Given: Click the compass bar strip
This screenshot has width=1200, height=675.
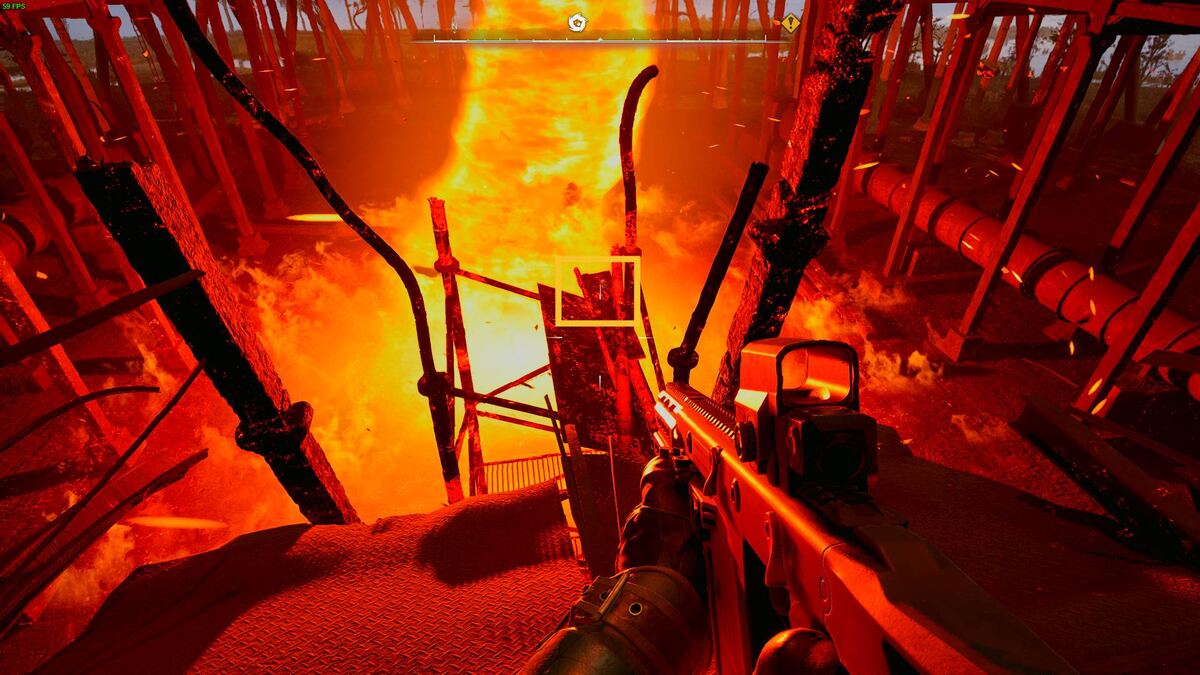Looking at the screenshot, I should coord(600,39).
